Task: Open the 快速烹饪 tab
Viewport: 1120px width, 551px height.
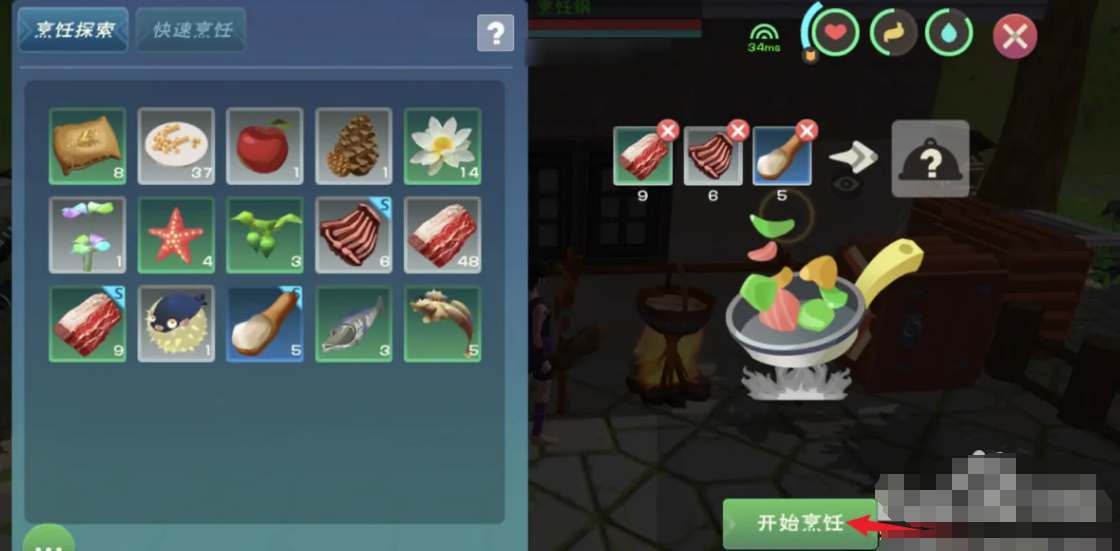Action: 192,30
